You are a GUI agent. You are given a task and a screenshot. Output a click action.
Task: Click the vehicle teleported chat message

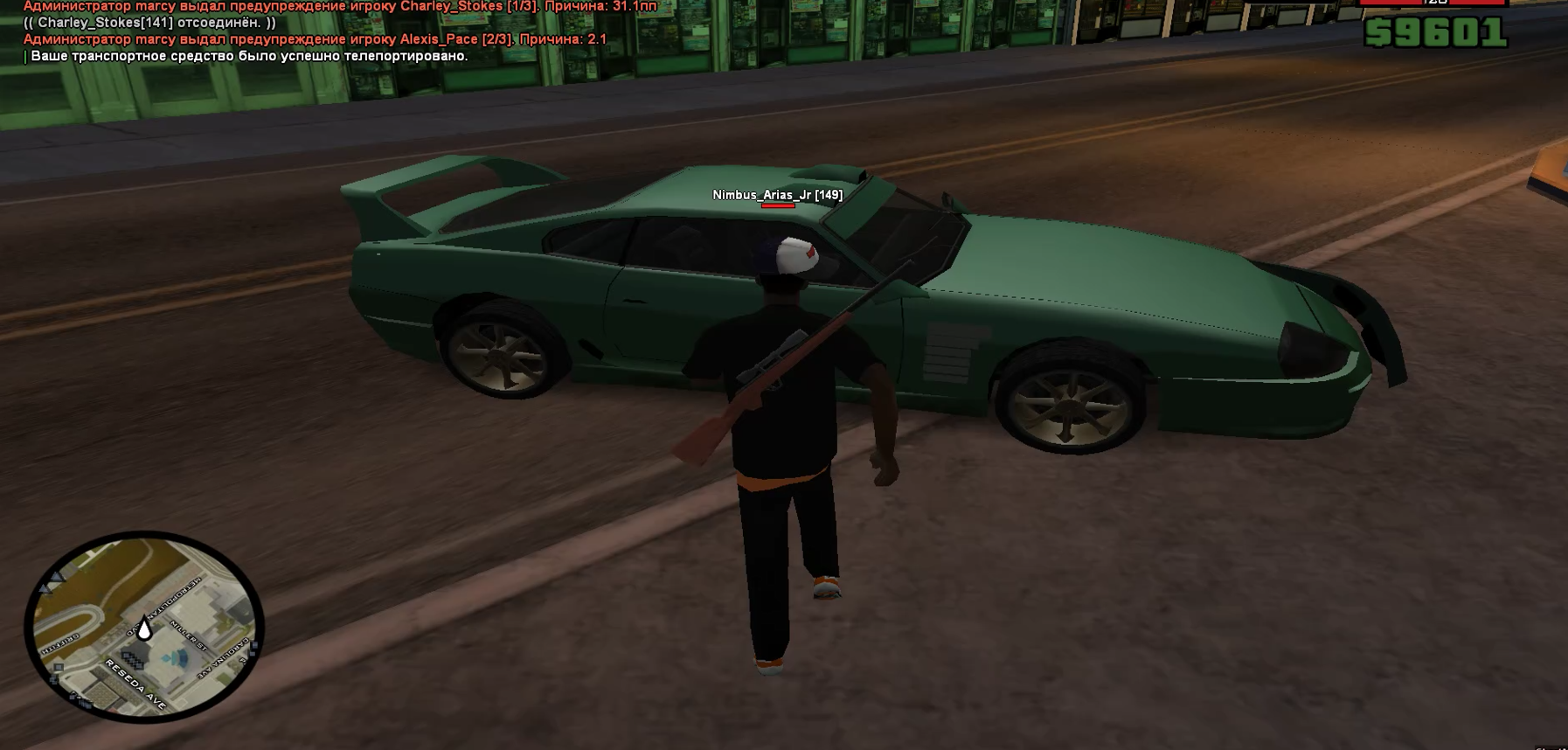(x=249, y=56)
